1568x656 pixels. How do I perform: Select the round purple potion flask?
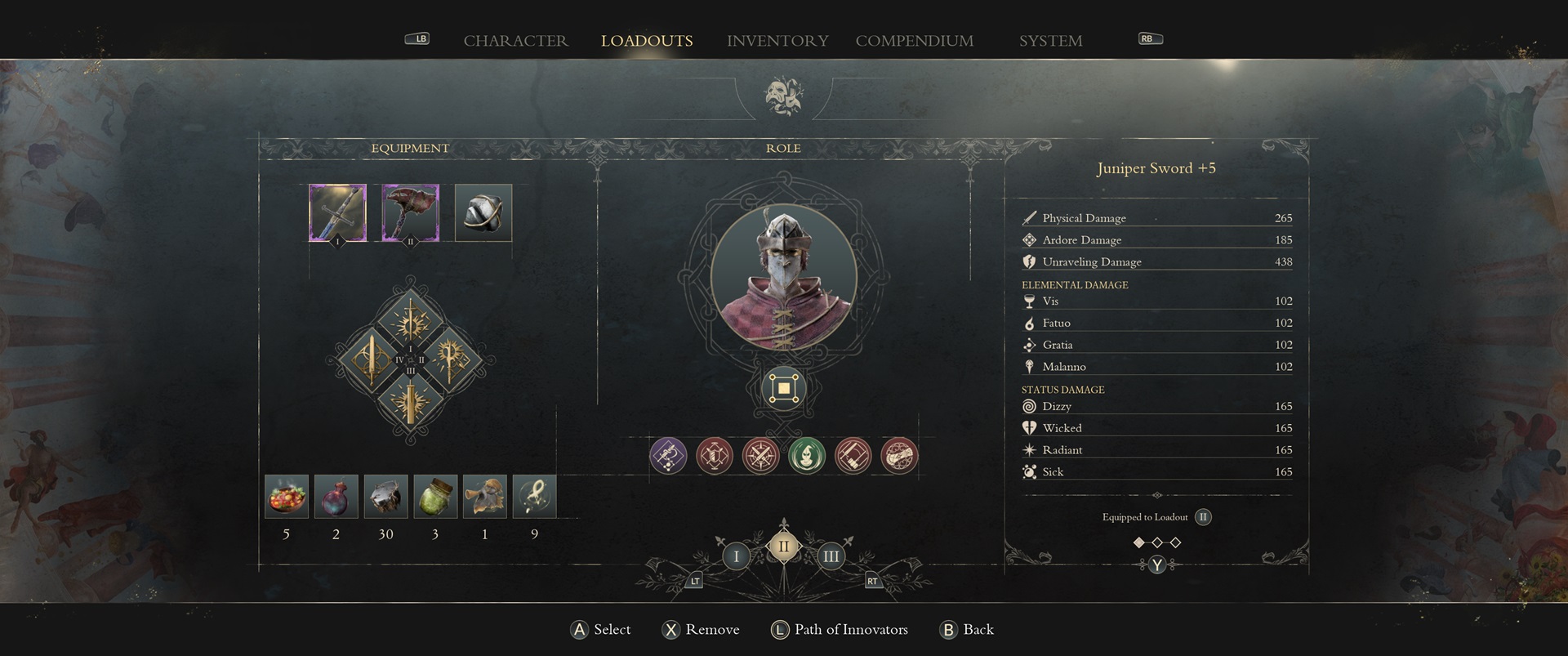click(x=336, y=497)
